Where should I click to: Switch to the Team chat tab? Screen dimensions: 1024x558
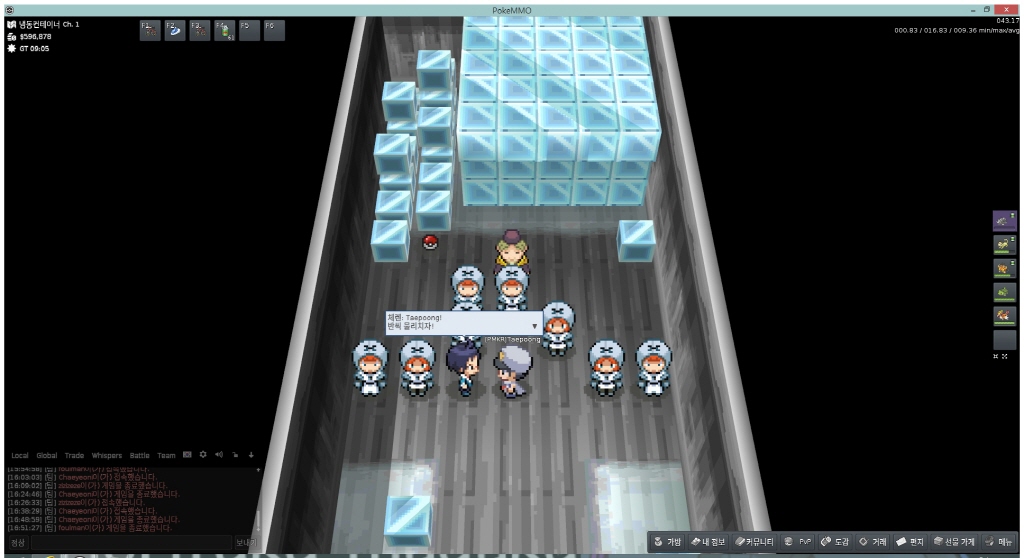[x=166, y=455]
